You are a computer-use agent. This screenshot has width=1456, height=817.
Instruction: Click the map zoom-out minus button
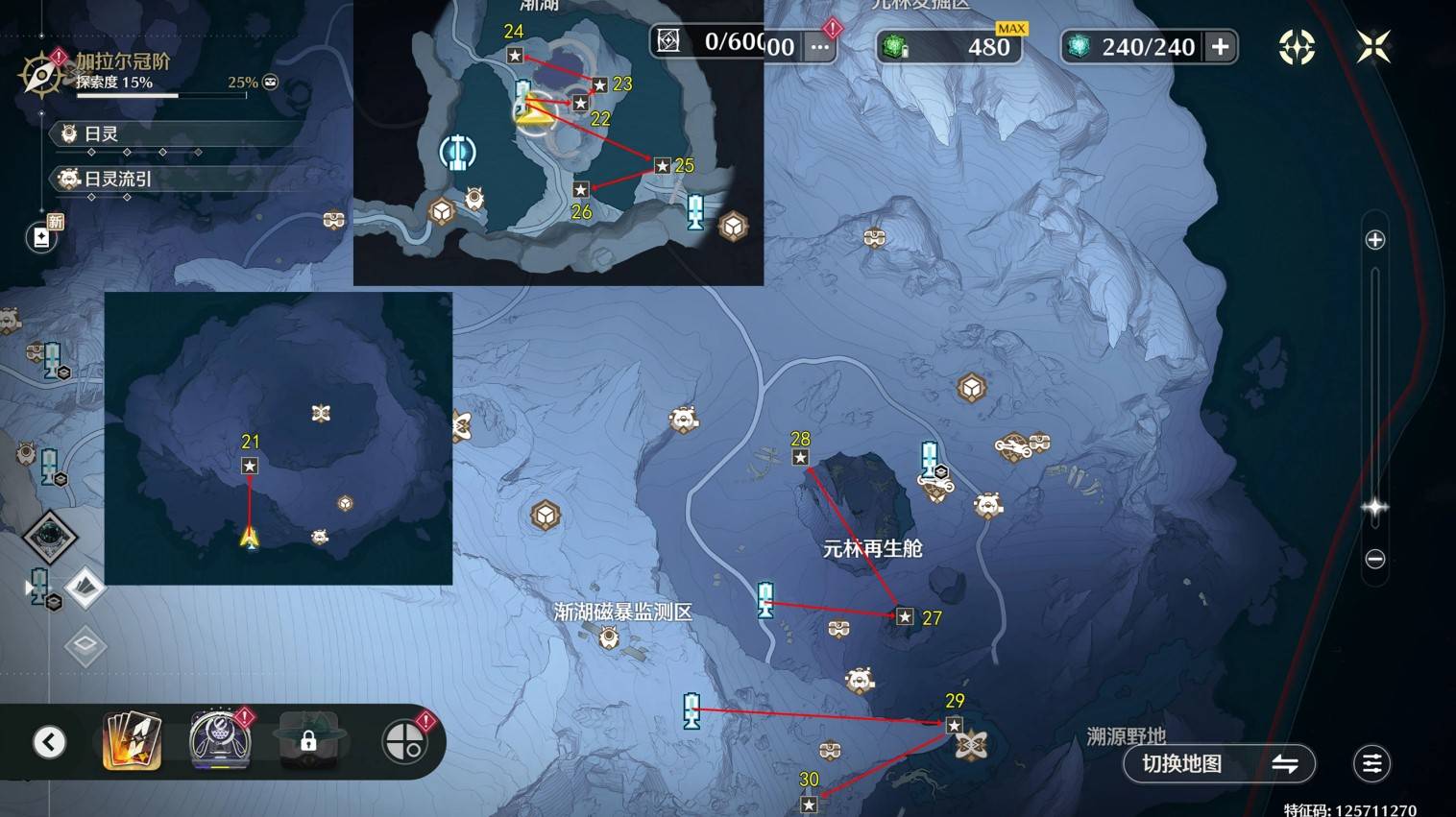pyautogui.click(x=1375, y=559)
